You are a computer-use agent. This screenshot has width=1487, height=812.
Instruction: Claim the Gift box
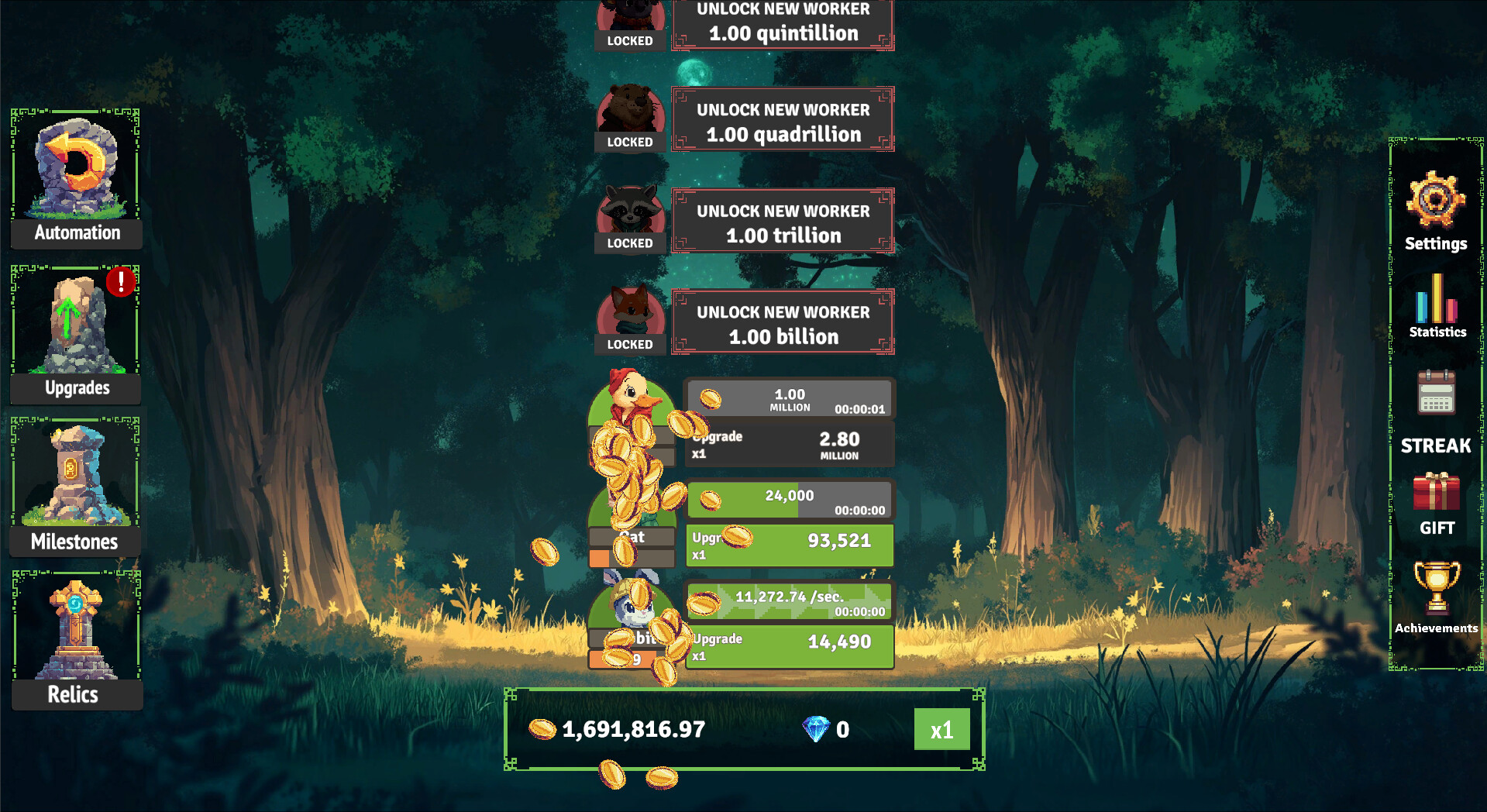click(x=1437, y=492)
